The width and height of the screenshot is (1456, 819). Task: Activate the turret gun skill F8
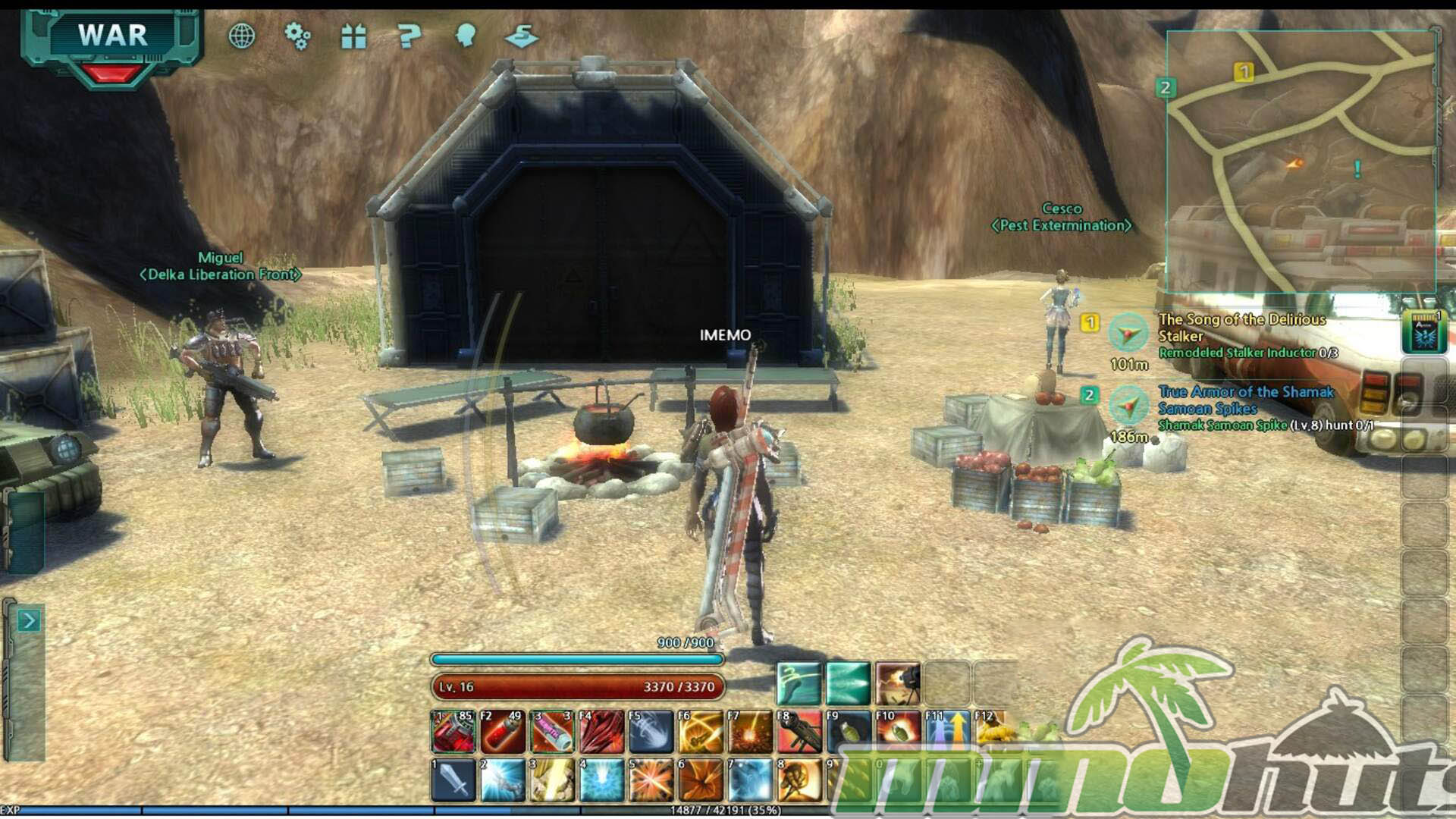pyautogui.click(x=799, y=732)
